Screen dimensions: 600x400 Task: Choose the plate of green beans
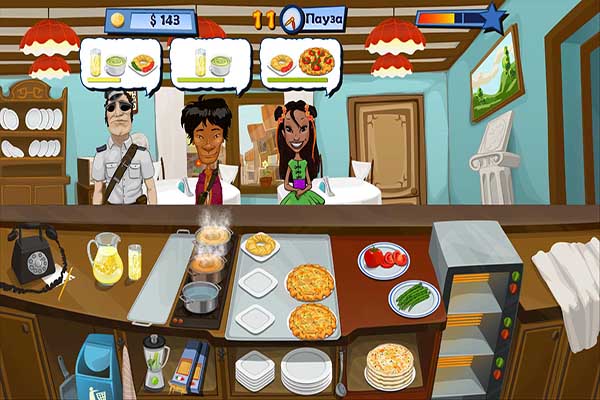[x=414, y=298]
